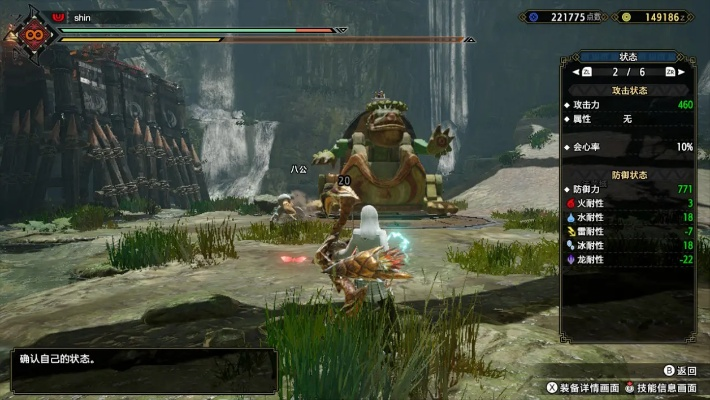The image size is (710, 400).
Task: Advance to the next status page arrow
Action: [x=685, y=72]
